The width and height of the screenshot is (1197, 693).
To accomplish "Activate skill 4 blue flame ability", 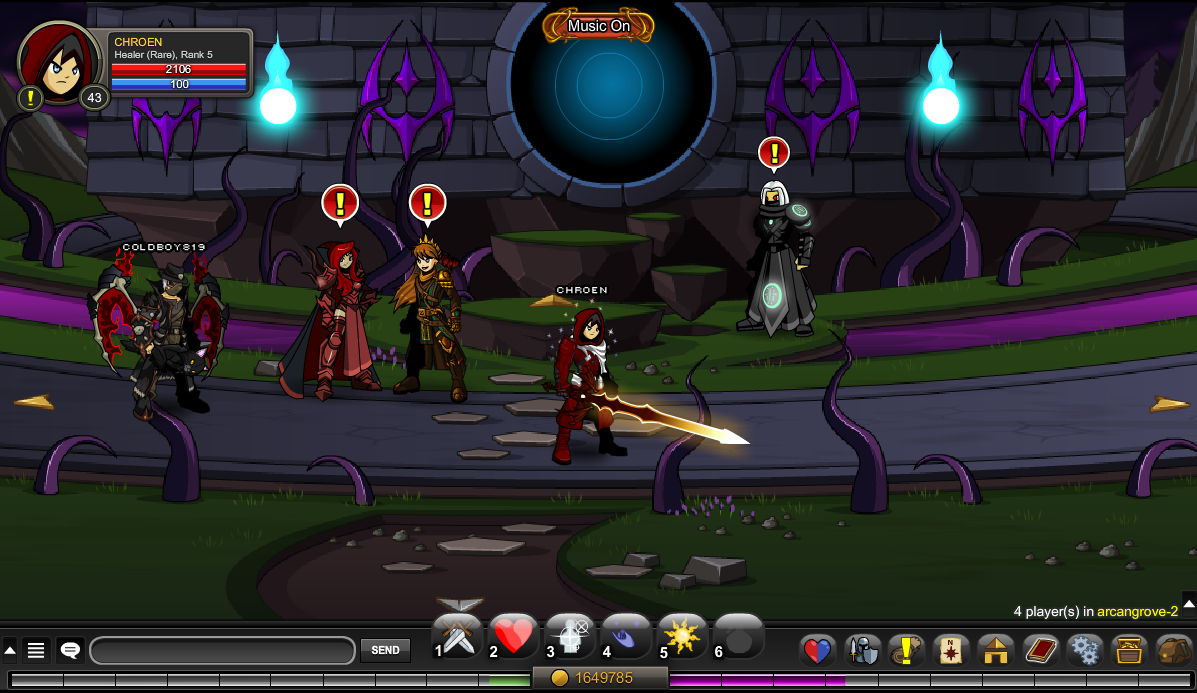I will tap(626, 637).
